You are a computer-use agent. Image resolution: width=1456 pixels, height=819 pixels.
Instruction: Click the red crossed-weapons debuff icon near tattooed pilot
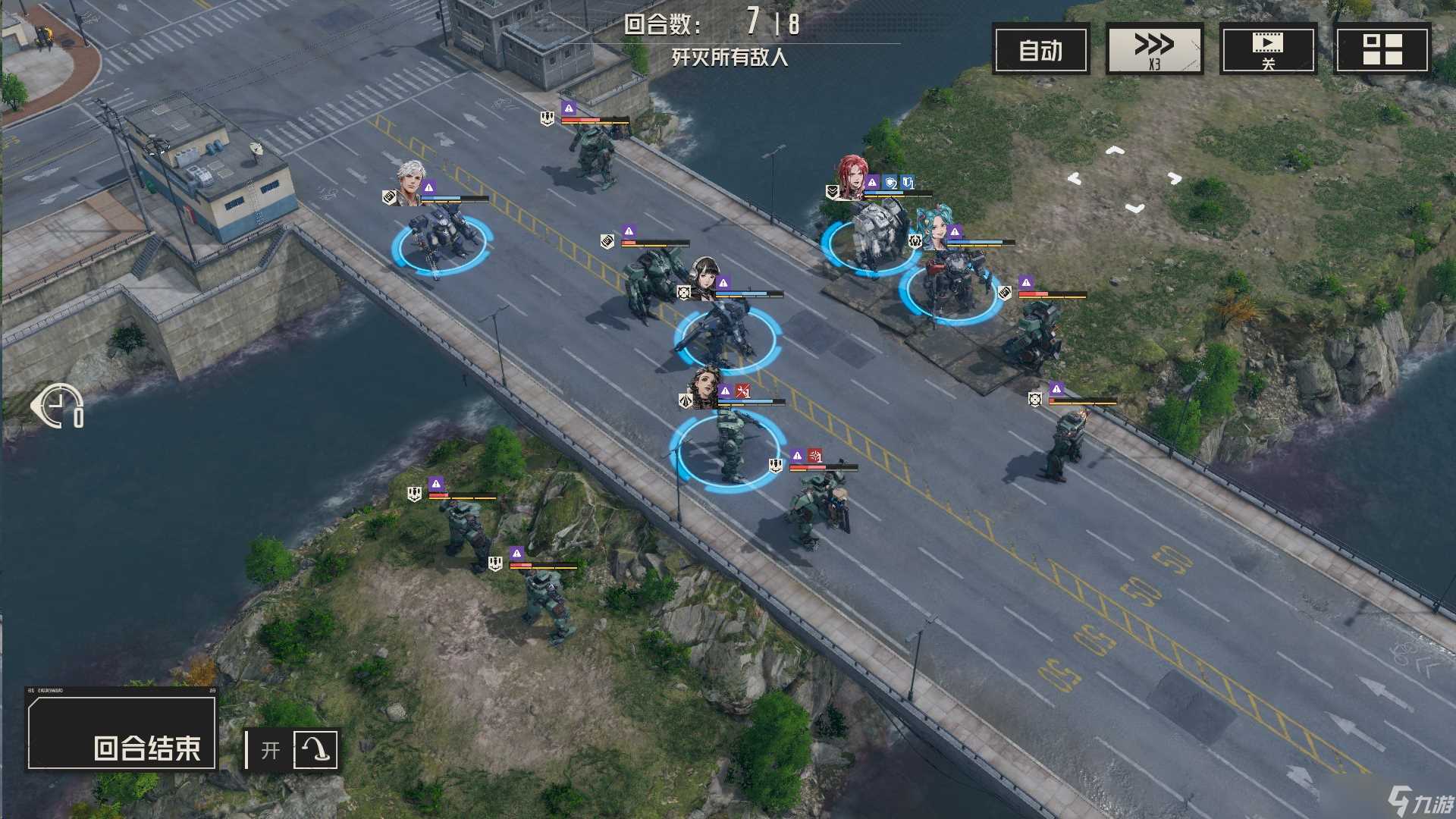(743, 391)
